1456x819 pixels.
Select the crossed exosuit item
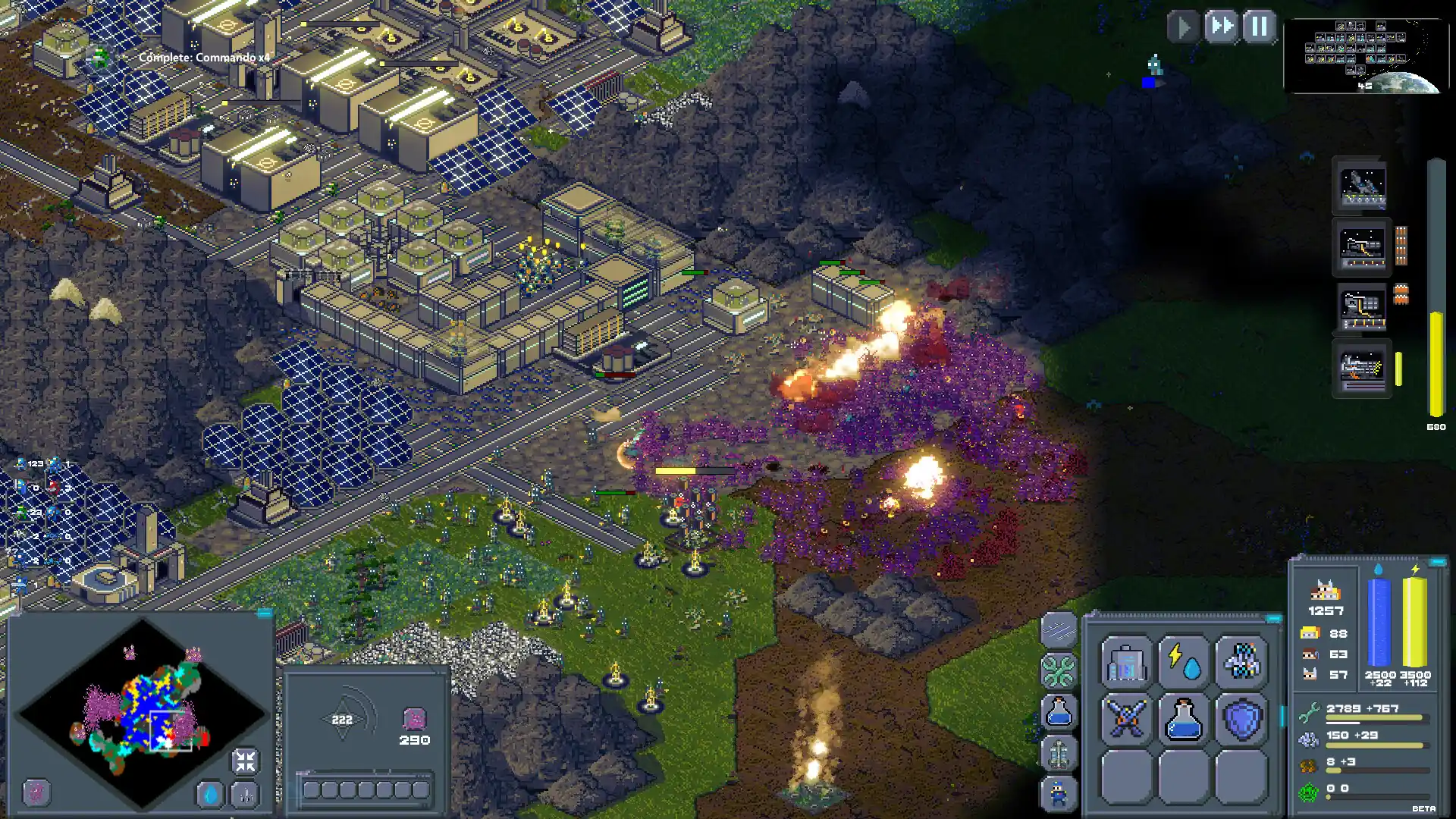click(1127, 719)
